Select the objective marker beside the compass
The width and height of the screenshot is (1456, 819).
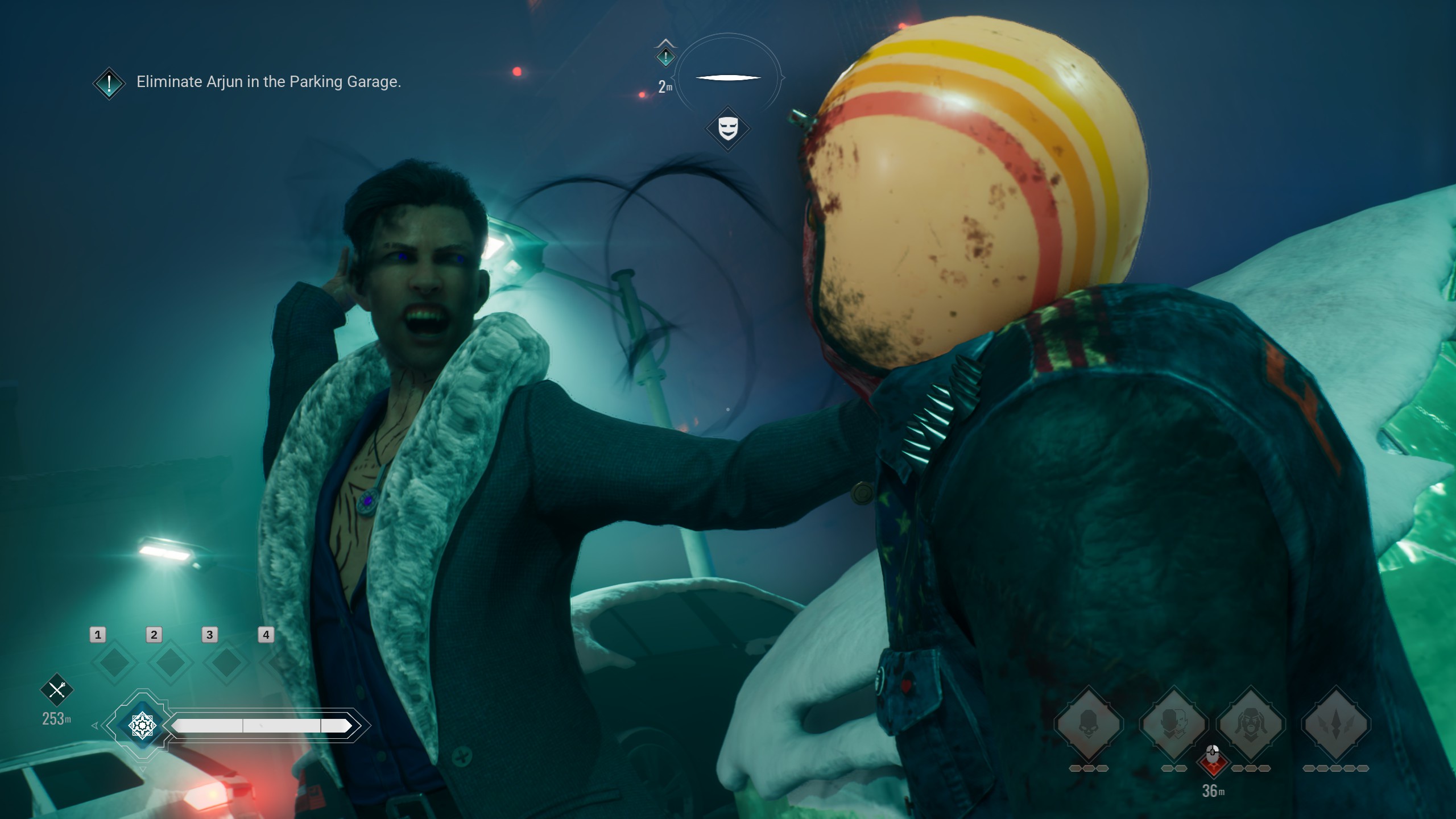tap(665, 56)
